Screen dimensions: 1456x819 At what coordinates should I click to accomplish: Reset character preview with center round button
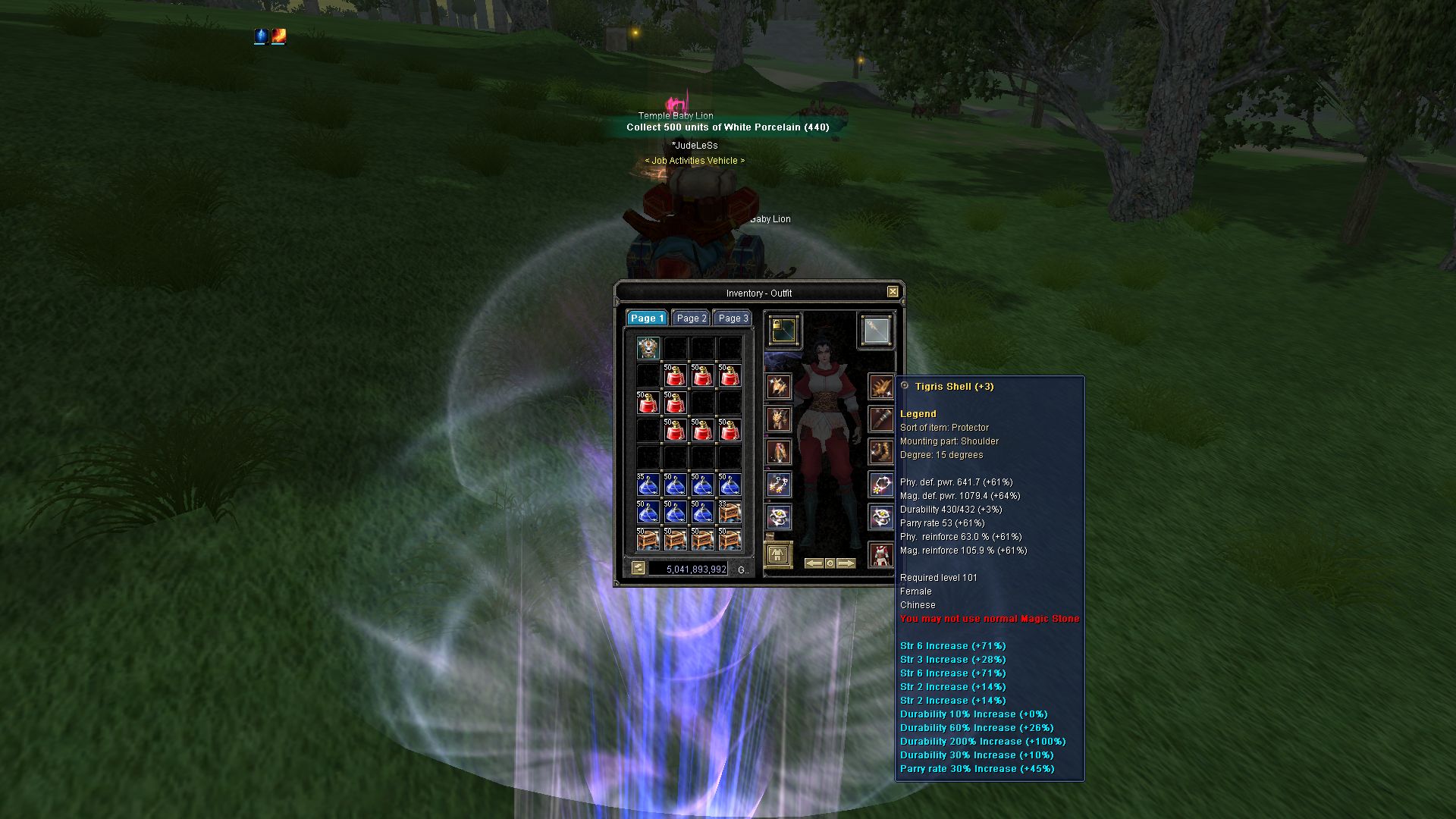(x=830, y=563)
